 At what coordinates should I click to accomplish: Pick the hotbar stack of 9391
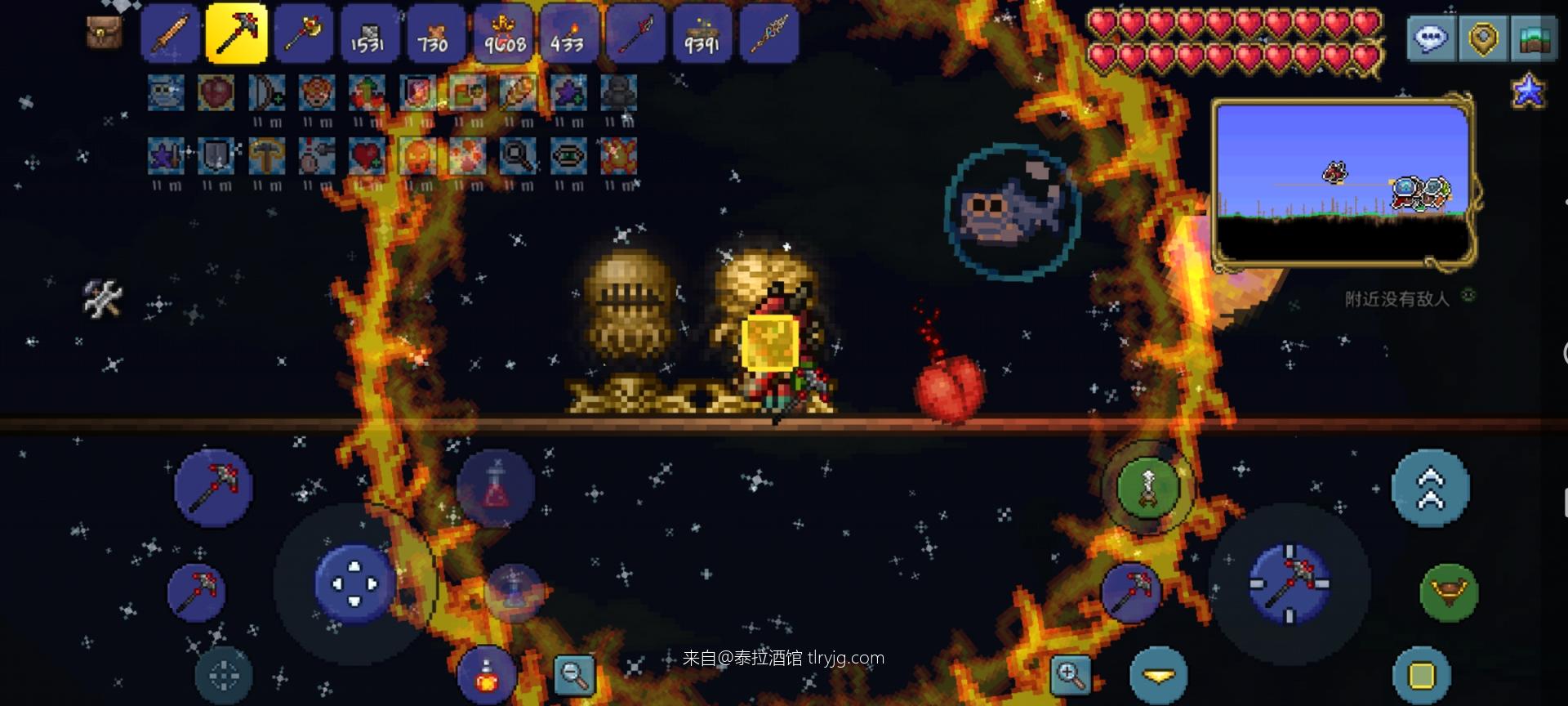click(702, 34)
